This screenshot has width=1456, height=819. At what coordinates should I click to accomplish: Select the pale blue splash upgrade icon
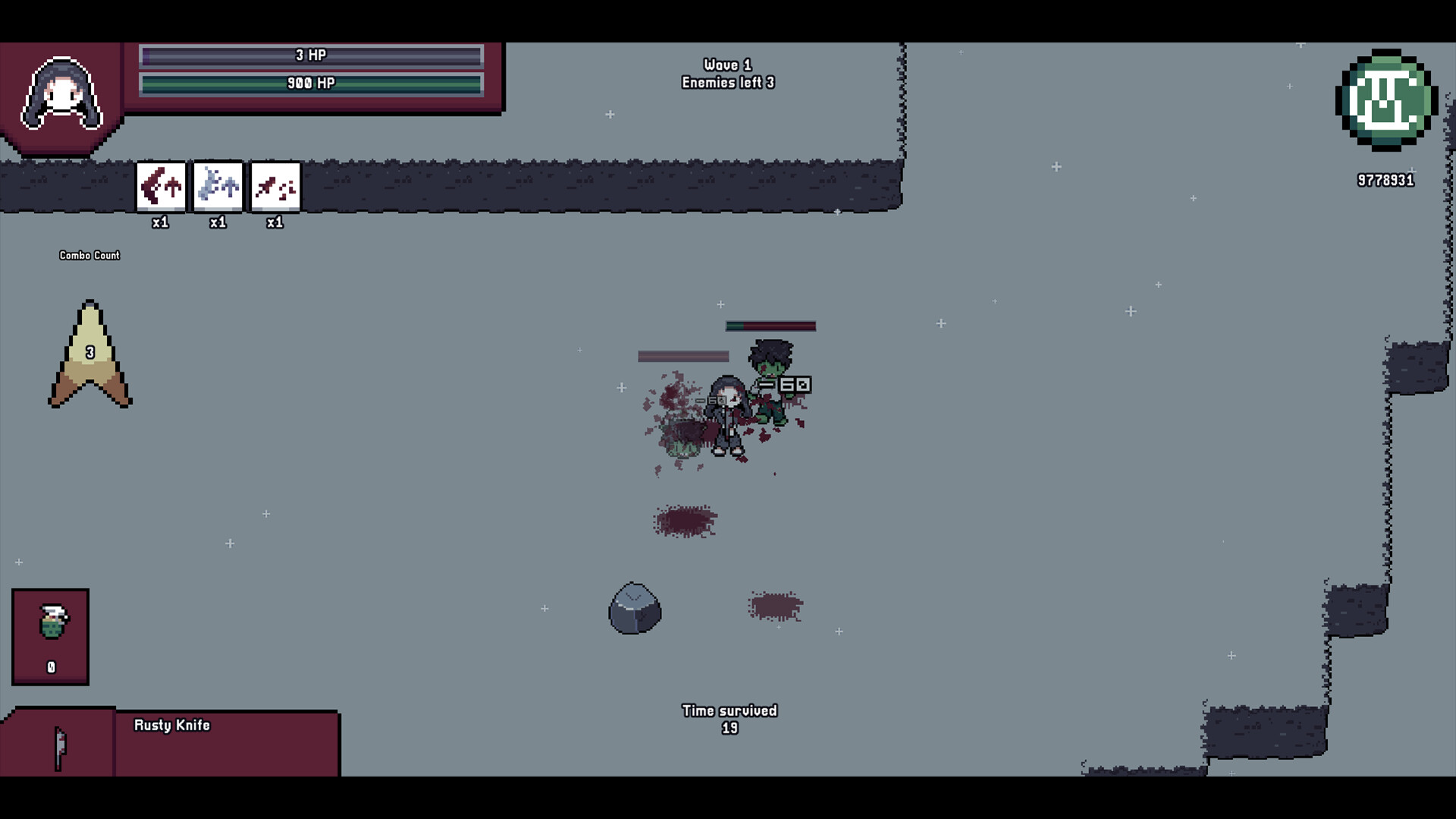218,186
